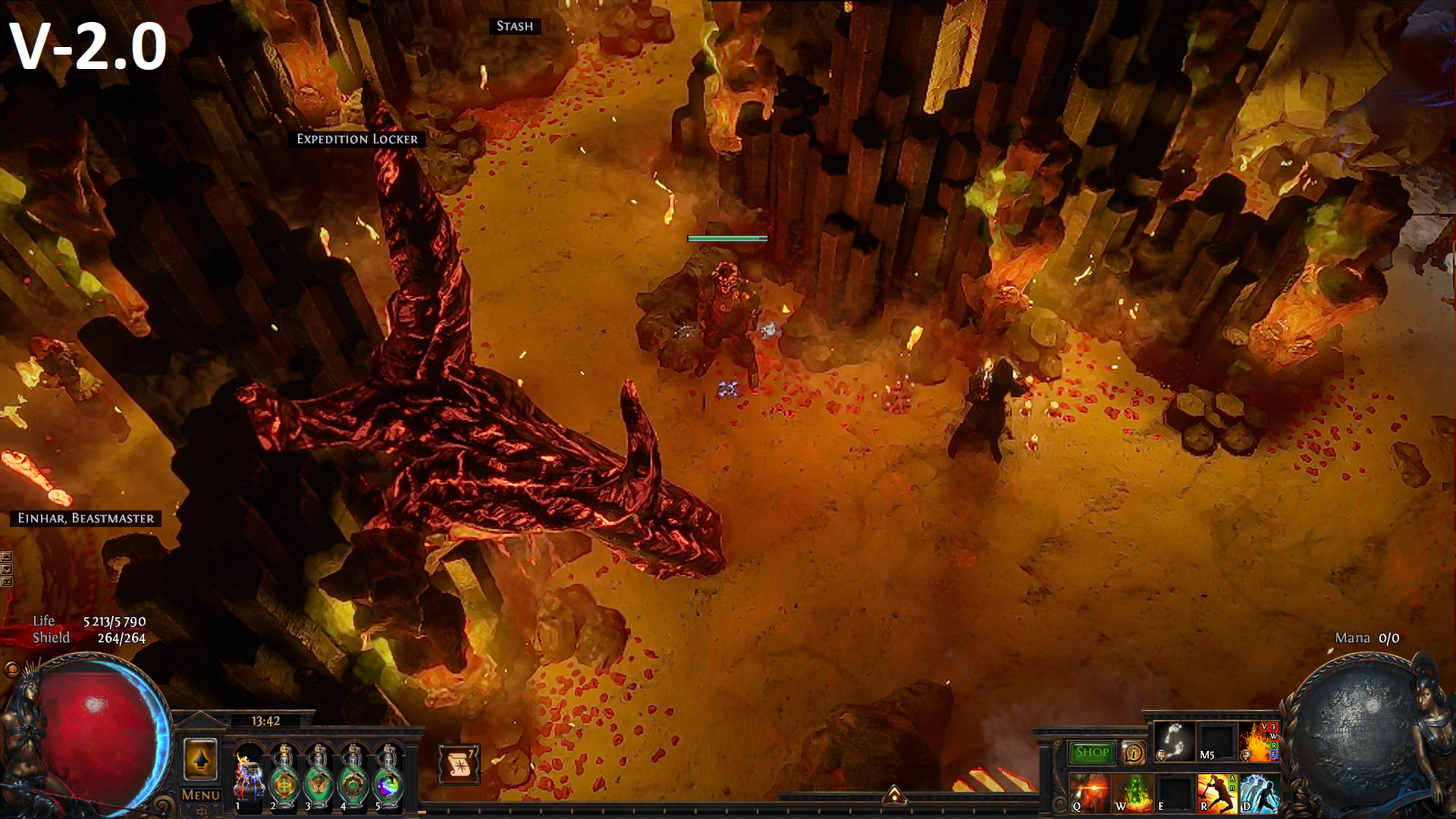
Task: Expand the arrow tab at the bottom center
Action: click(895, 794)
